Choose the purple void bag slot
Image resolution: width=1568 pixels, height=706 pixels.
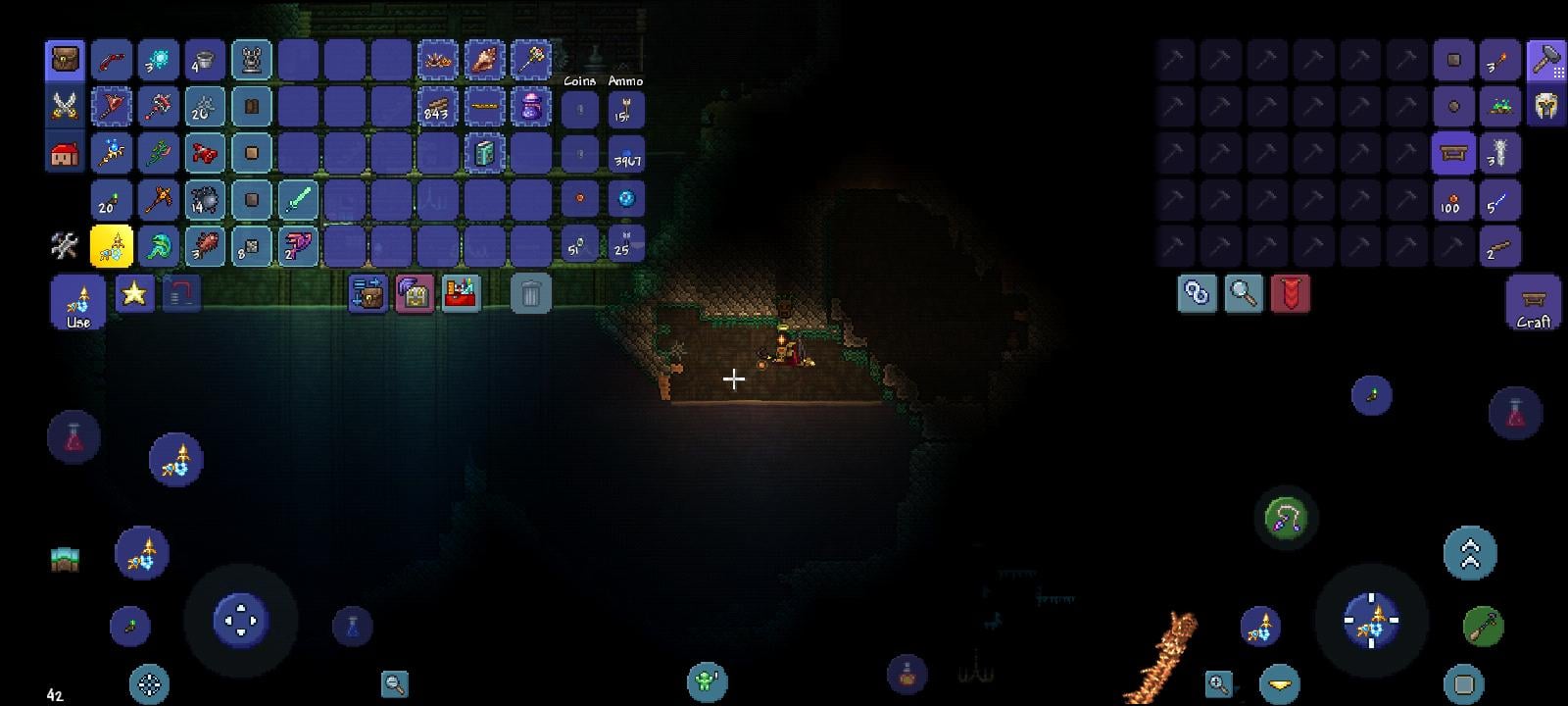[x=531, y=107]
